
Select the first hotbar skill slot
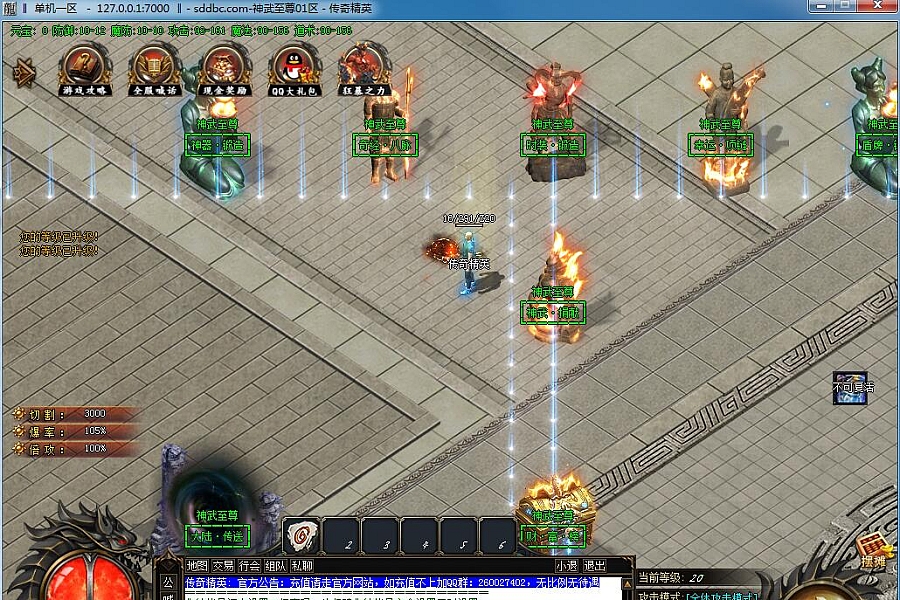(x=302, y=537)
